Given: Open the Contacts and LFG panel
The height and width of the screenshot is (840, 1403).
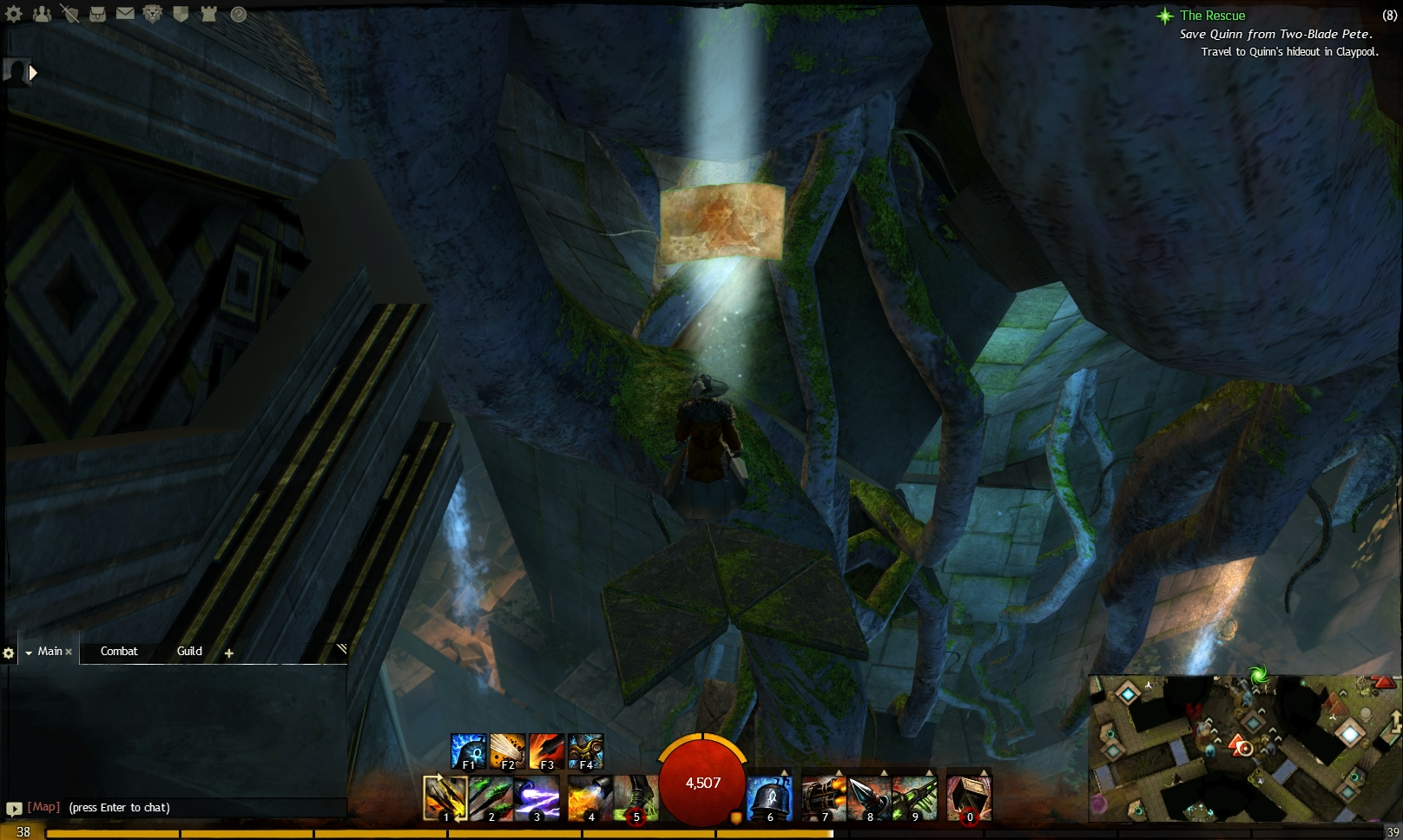Looking at the screenshot, I should (41, 15).
